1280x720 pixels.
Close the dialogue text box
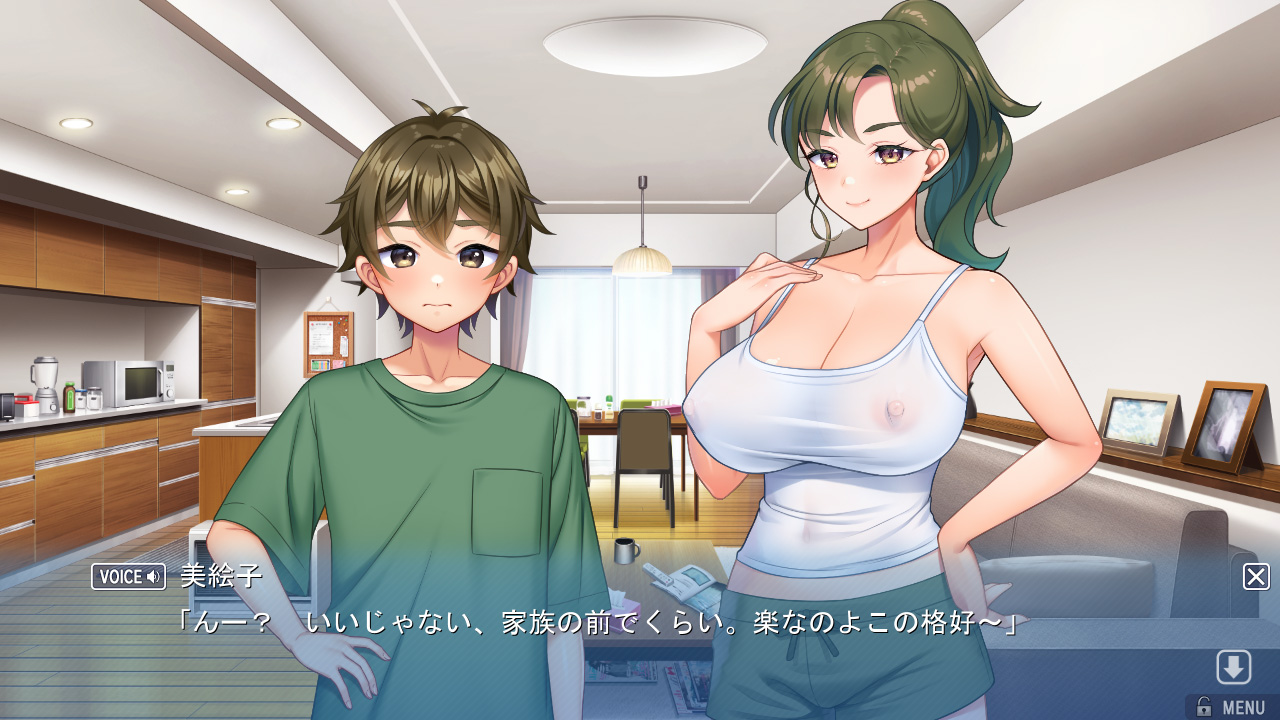click(x=1256, y=577)
